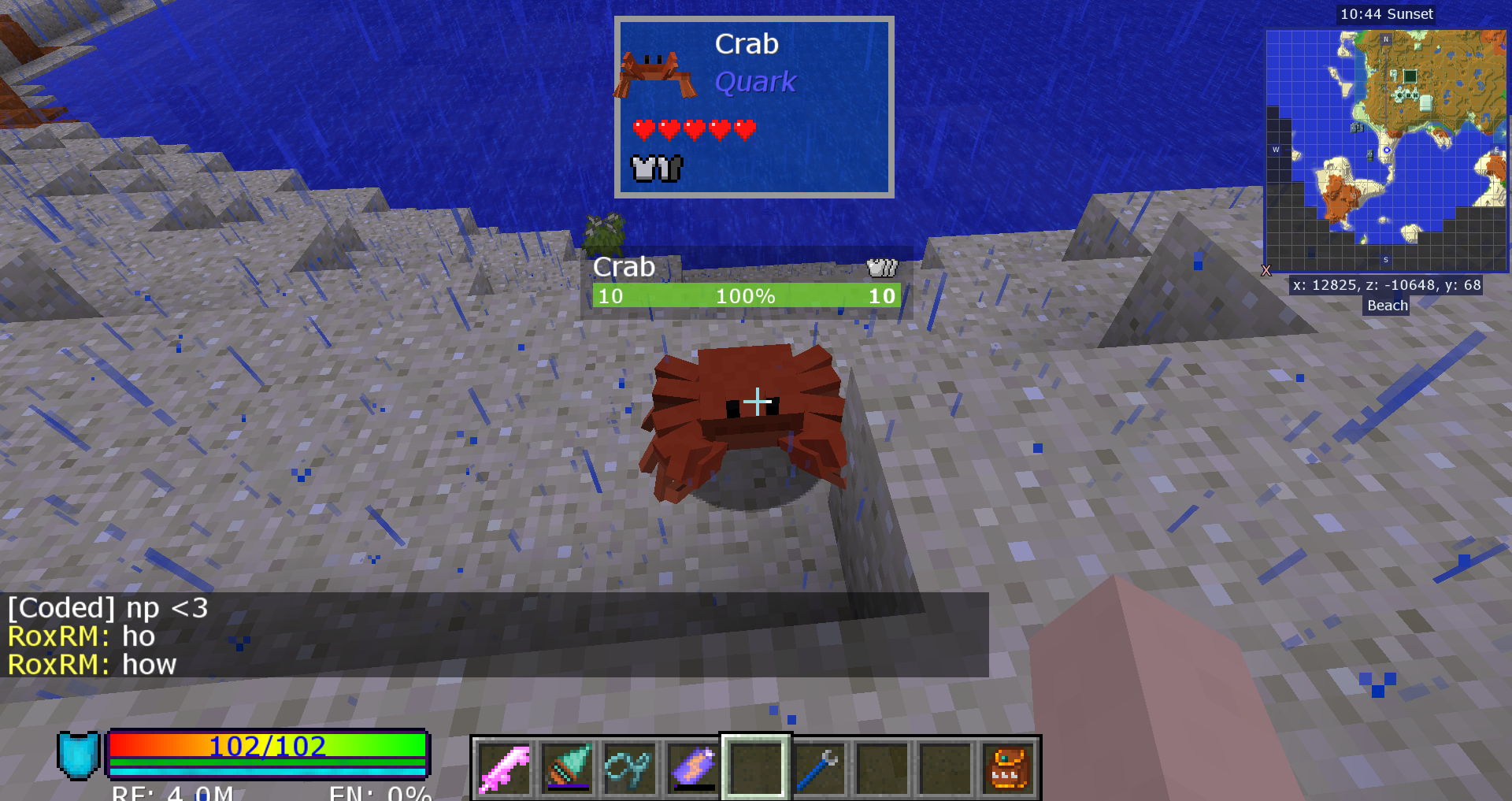Click the chat message area
The width and height of the screenshot is (1512, 801).
(494, 635)
